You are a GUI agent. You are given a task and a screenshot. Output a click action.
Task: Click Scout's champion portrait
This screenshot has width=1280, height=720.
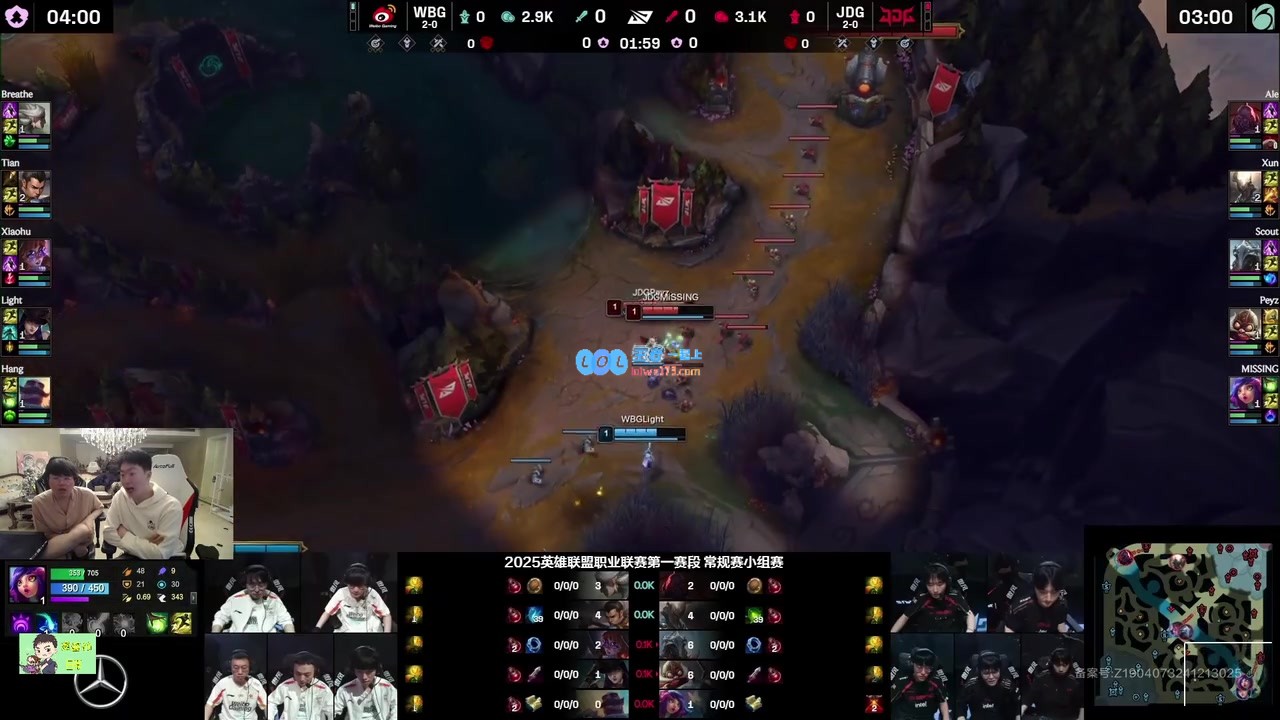[x=1245, y=255]
